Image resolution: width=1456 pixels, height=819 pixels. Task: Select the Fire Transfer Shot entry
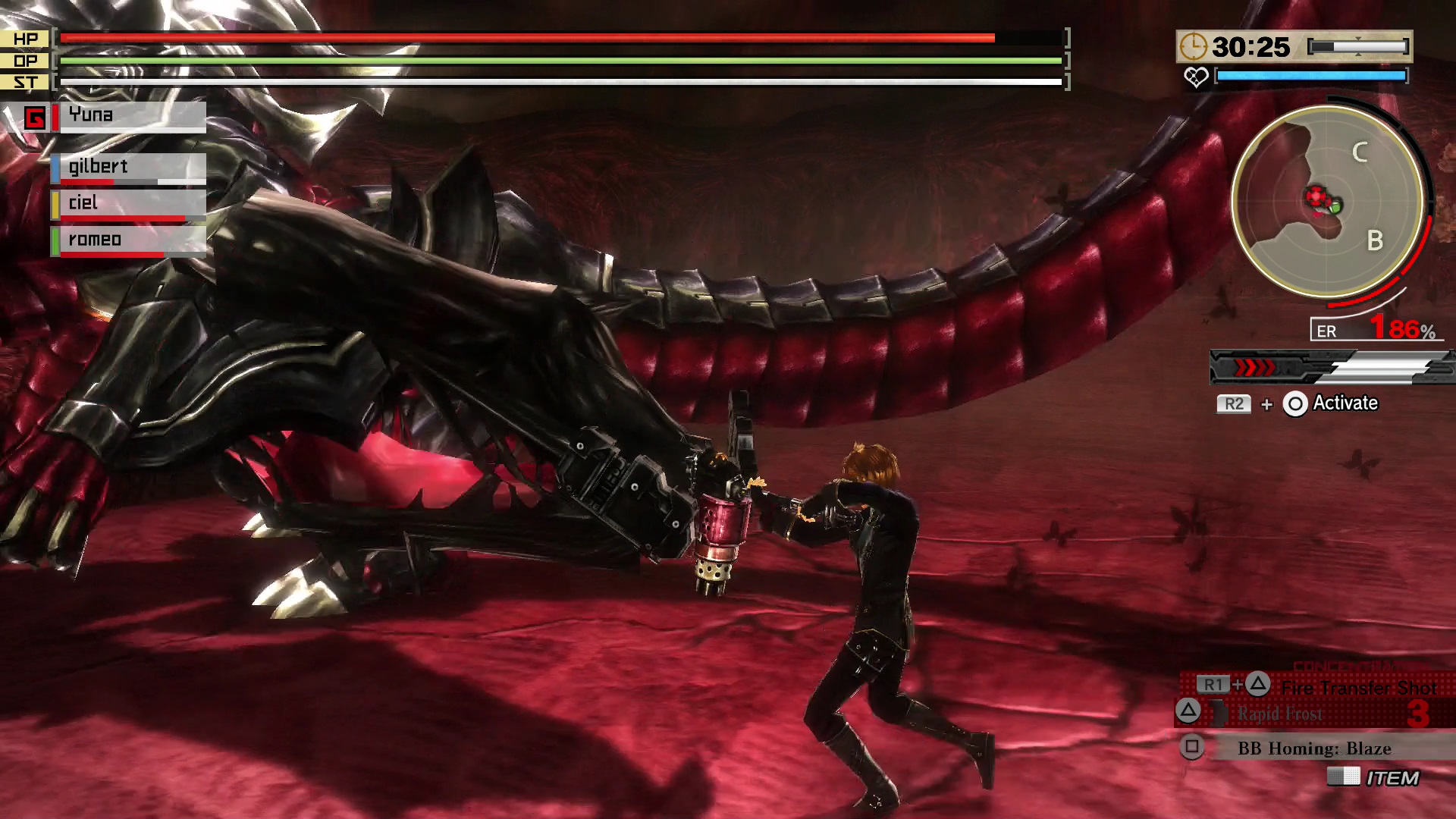point(1357,687)
